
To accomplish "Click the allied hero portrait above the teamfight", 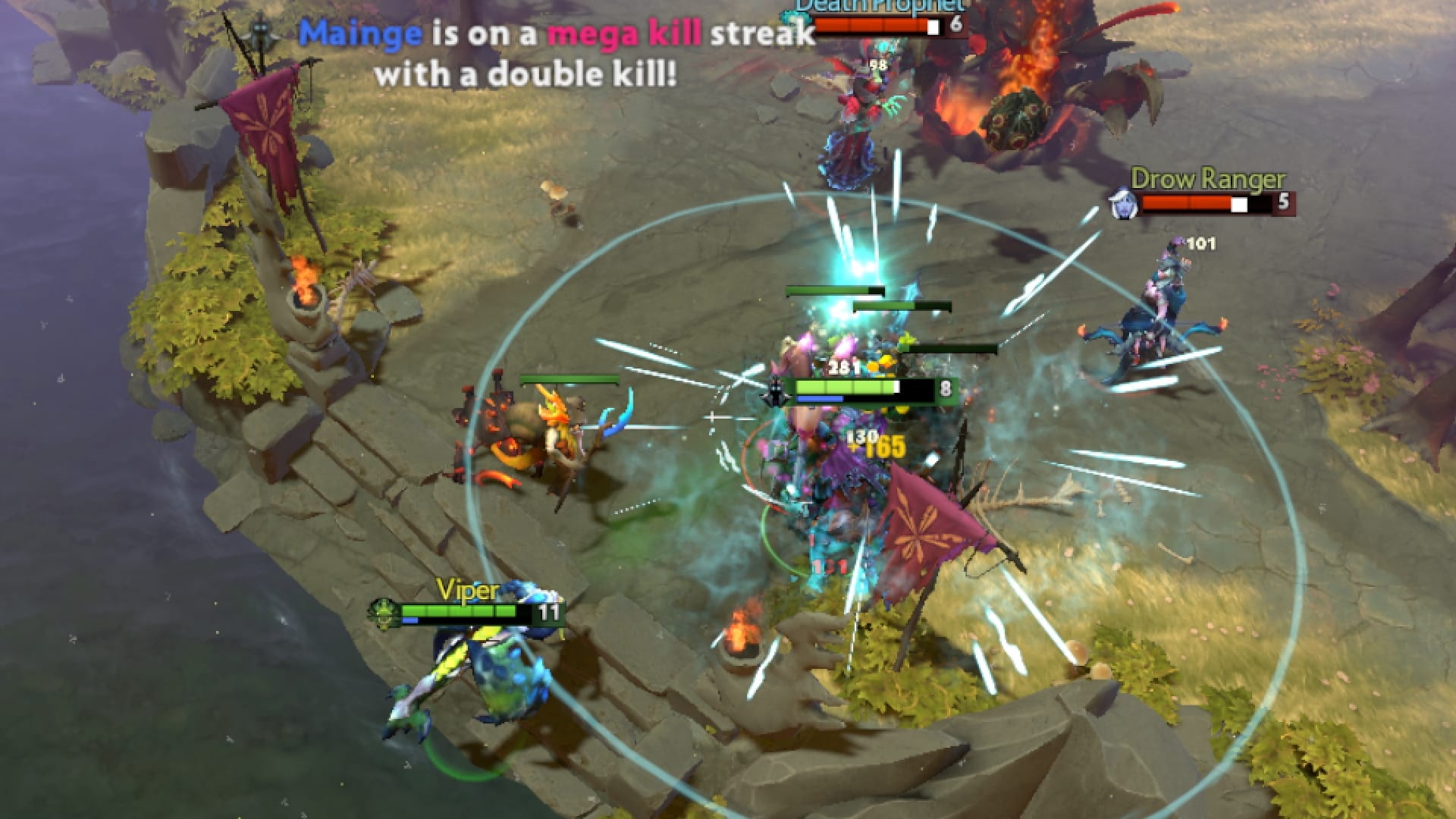I will point(776,389).
